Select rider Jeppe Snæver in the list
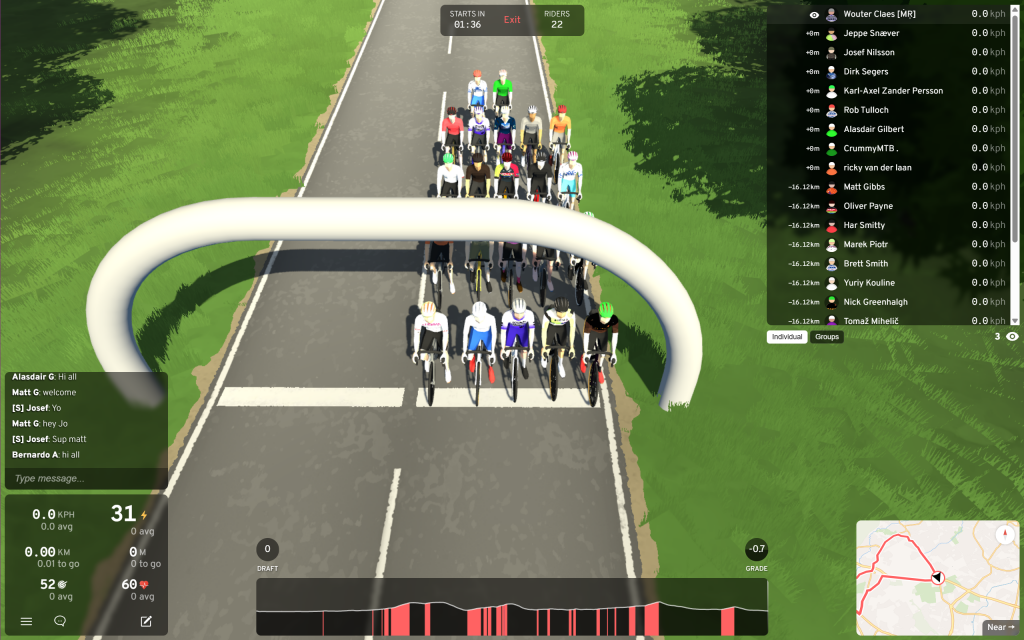1024x640 pixels. point(870,33)
